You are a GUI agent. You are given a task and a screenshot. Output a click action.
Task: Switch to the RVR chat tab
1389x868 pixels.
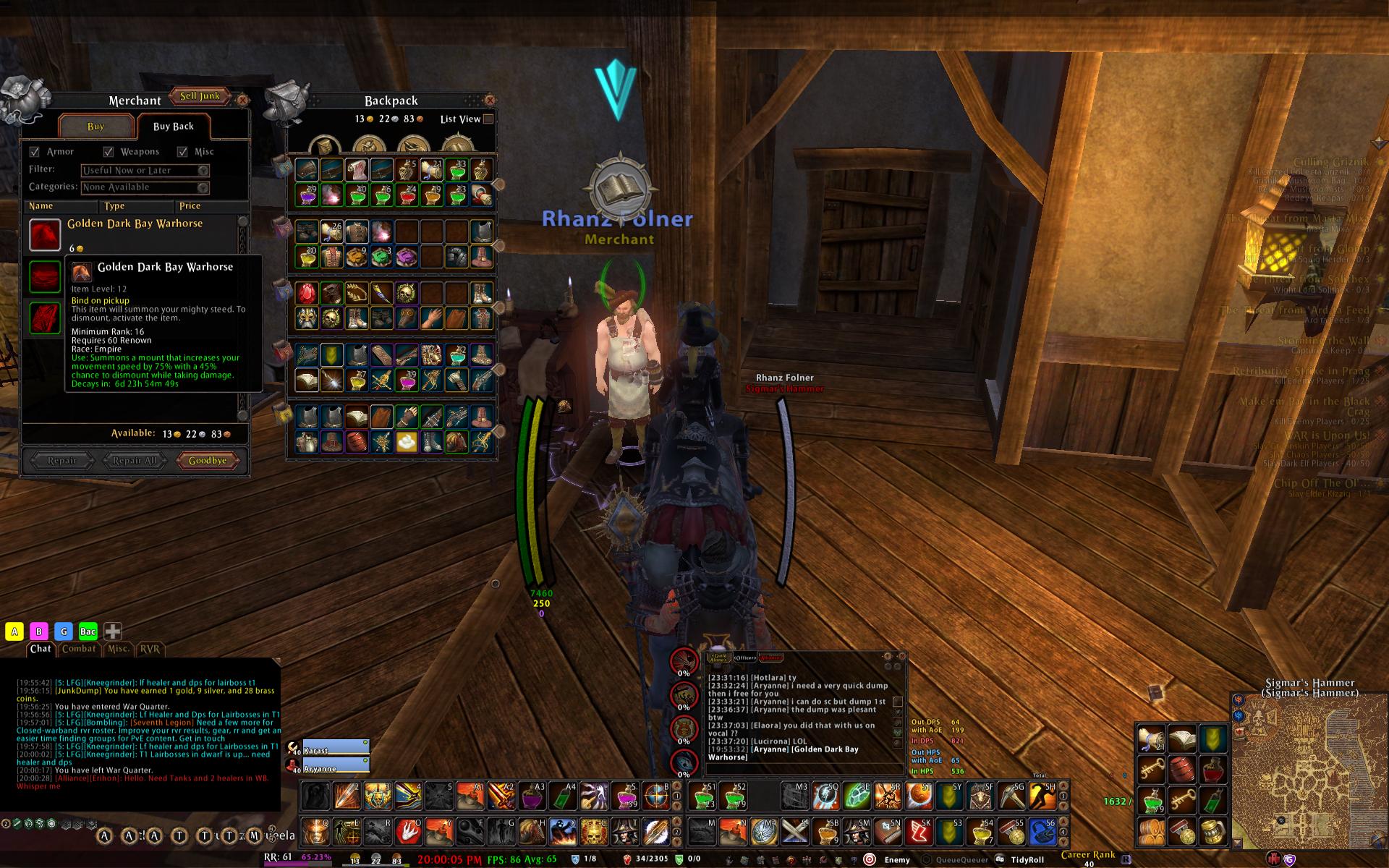click(150, 649)
